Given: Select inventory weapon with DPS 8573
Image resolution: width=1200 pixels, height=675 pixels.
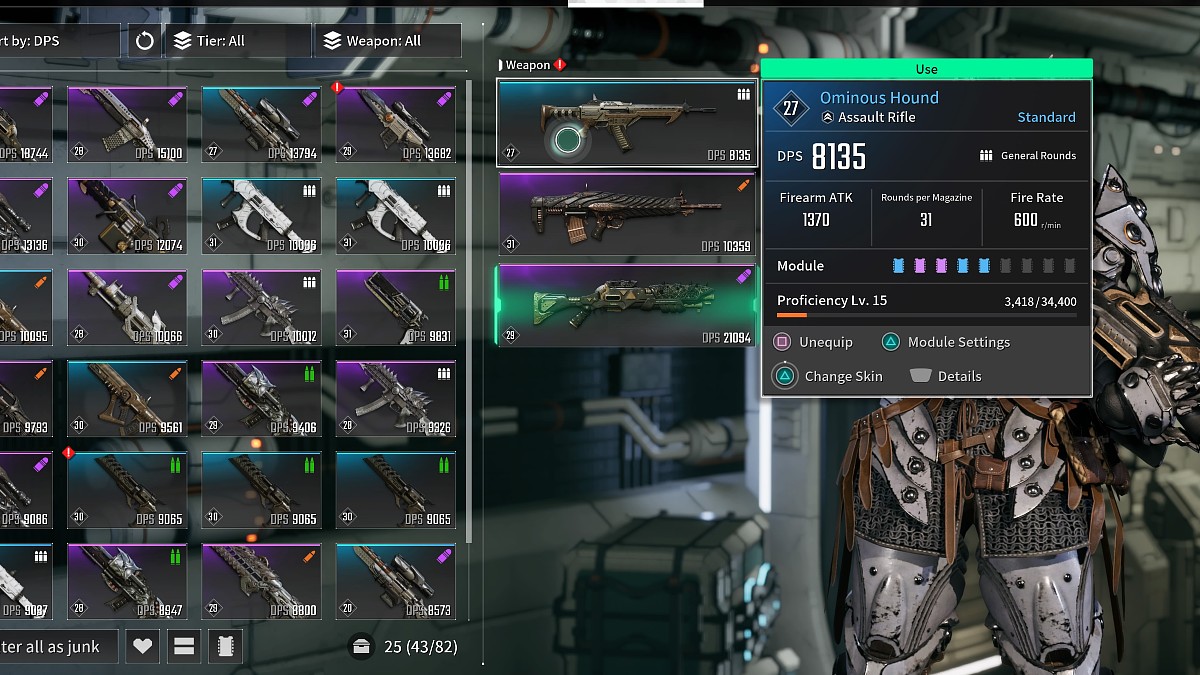Looking at the screenshot, I should (395, 581).
